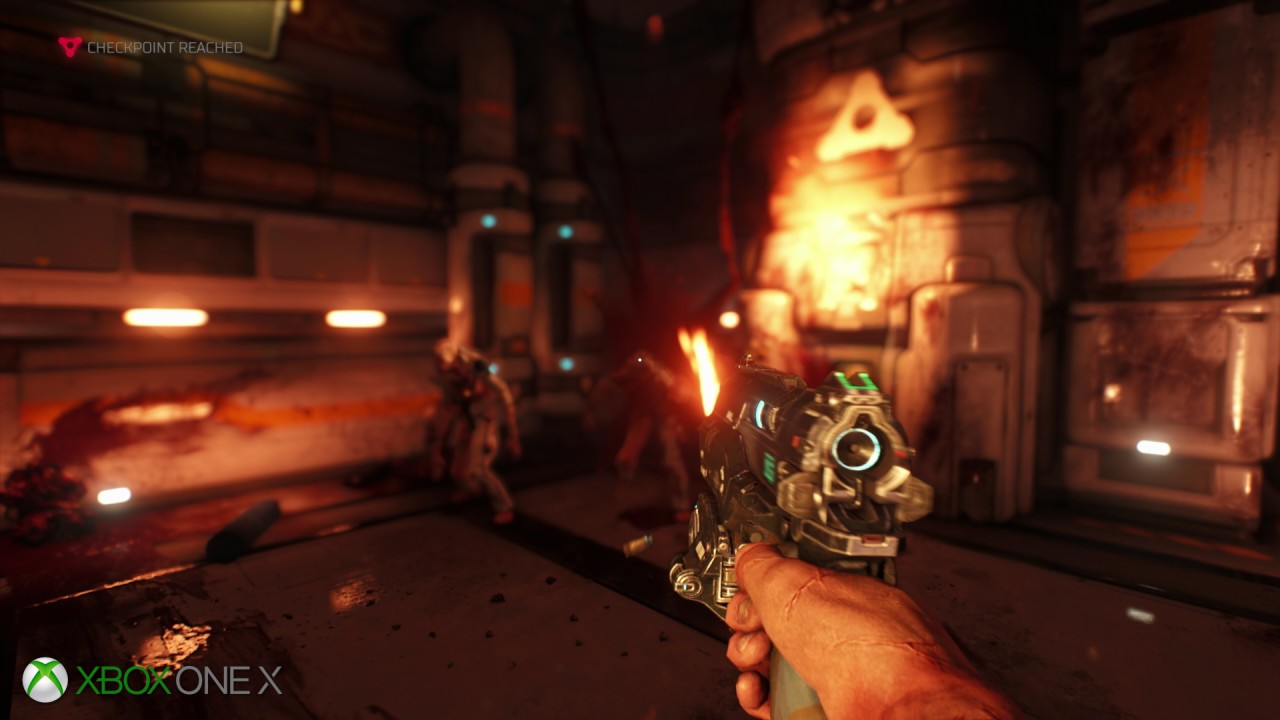Click the Checkpoint Reached notification icon
The height and width of the screenshot is (720, 1280).
(69, 46)
